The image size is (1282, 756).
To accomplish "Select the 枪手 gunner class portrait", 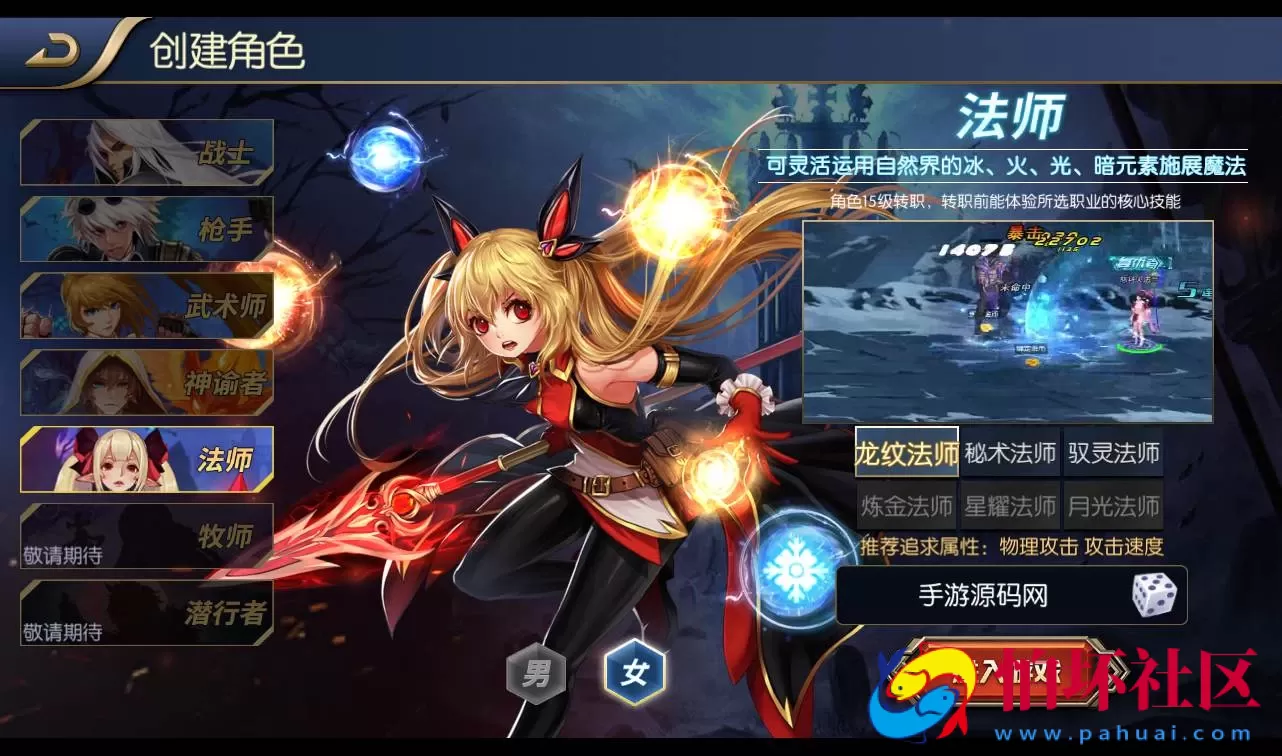I will [146, 229].
